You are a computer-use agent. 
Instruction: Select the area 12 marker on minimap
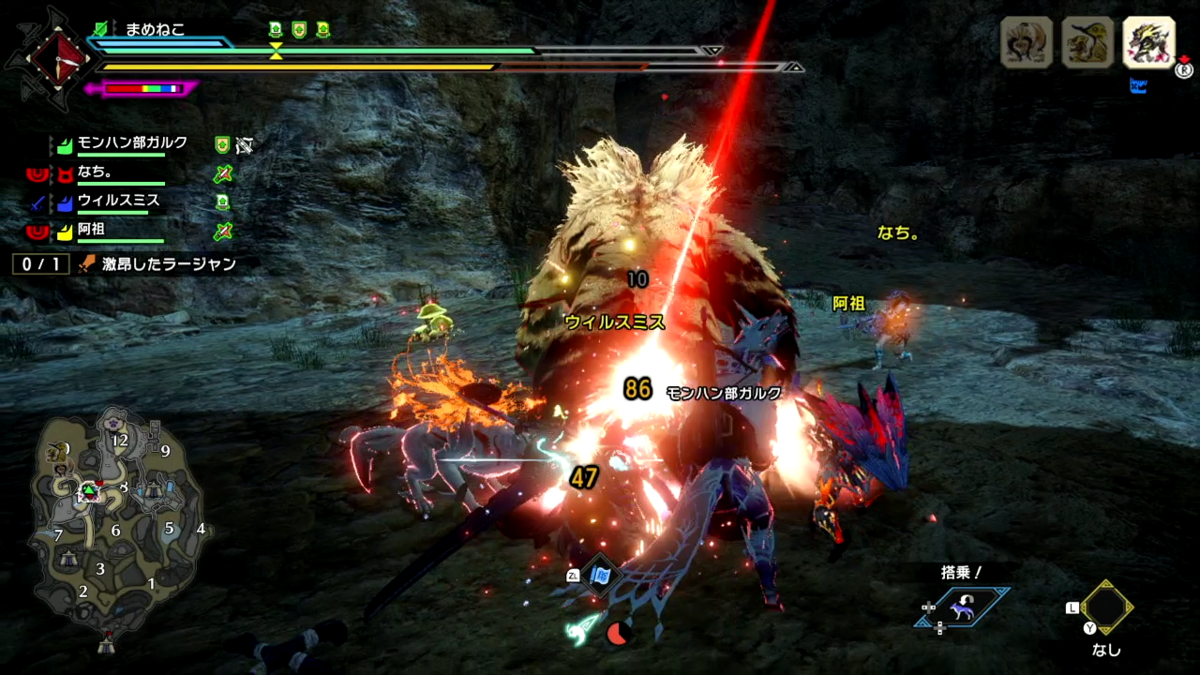(121, 440)
